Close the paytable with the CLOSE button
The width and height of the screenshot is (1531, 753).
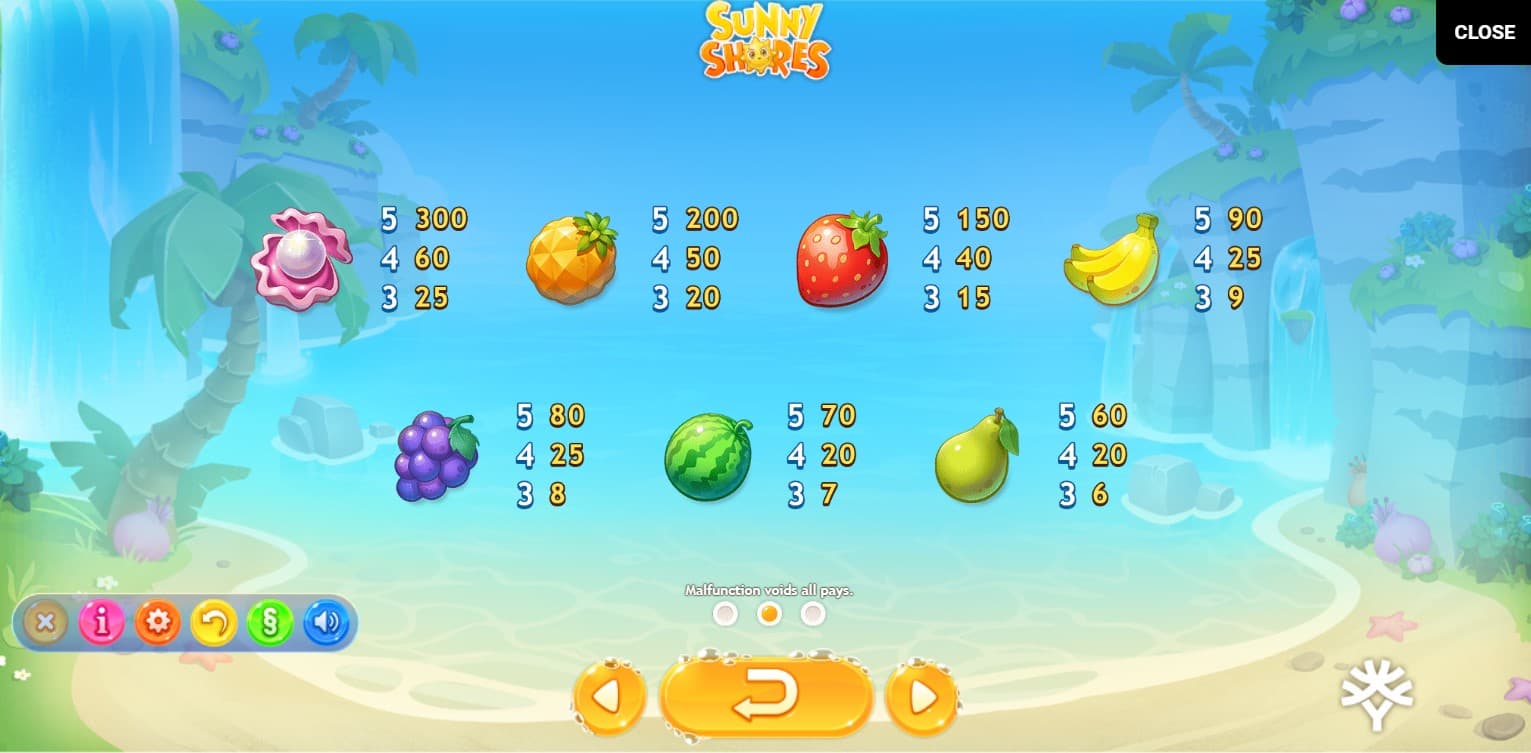(1483, 32)
